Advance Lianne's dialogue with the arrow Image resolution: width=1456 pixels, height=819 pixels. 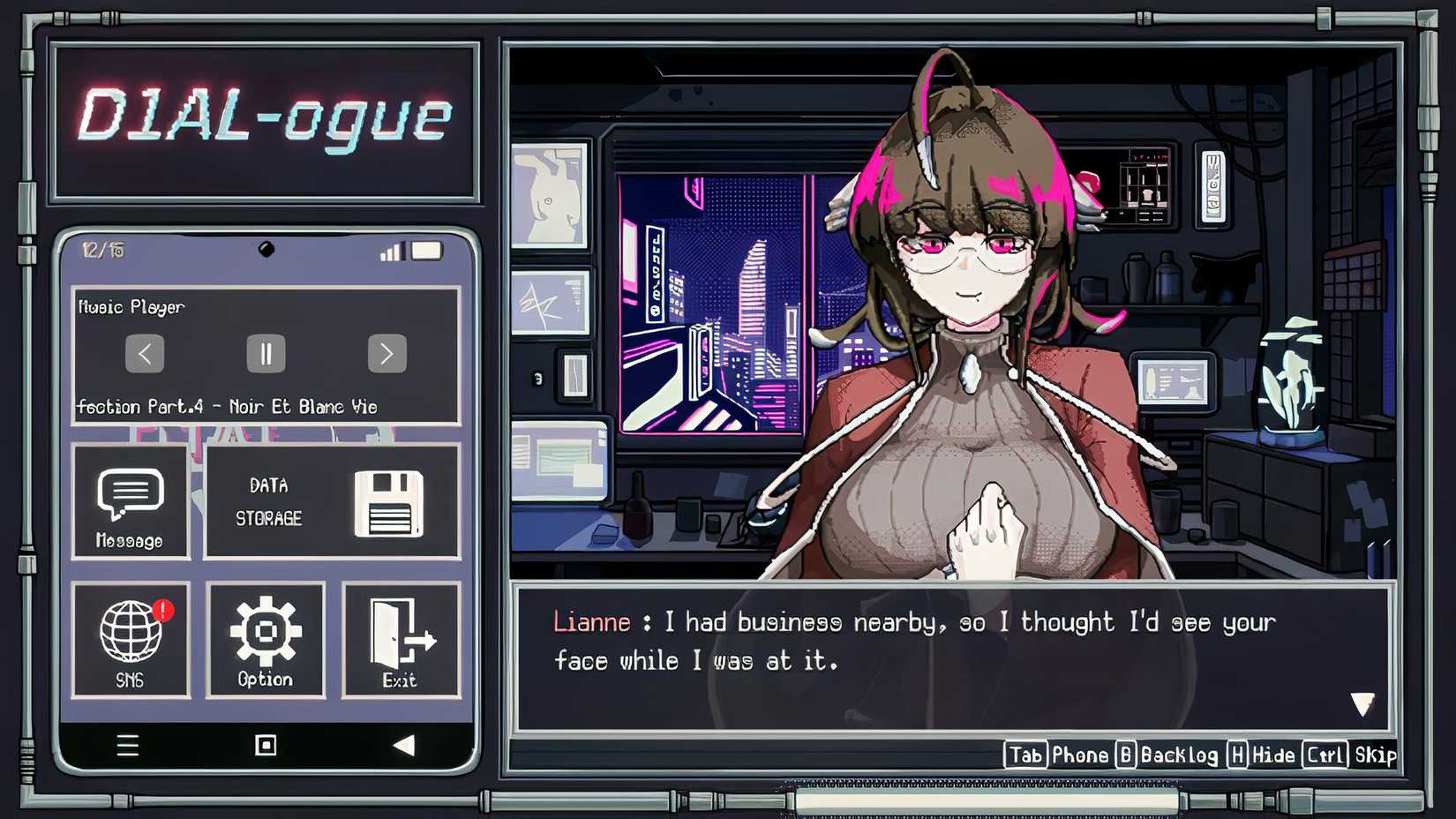pyautogui.click(x=1362, y=702)
